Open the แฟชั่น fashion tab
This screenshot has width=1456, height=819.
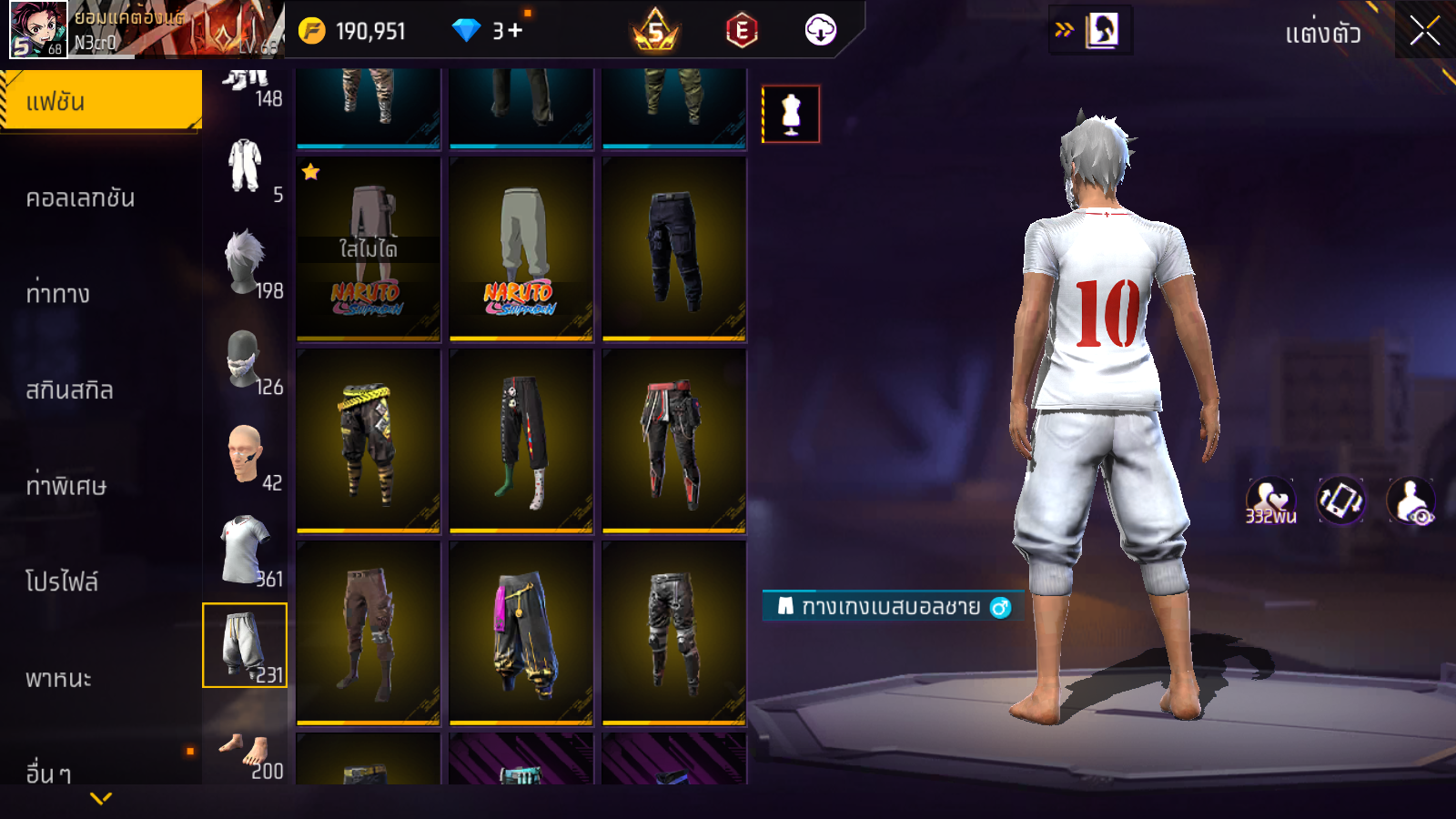point(100,101)
